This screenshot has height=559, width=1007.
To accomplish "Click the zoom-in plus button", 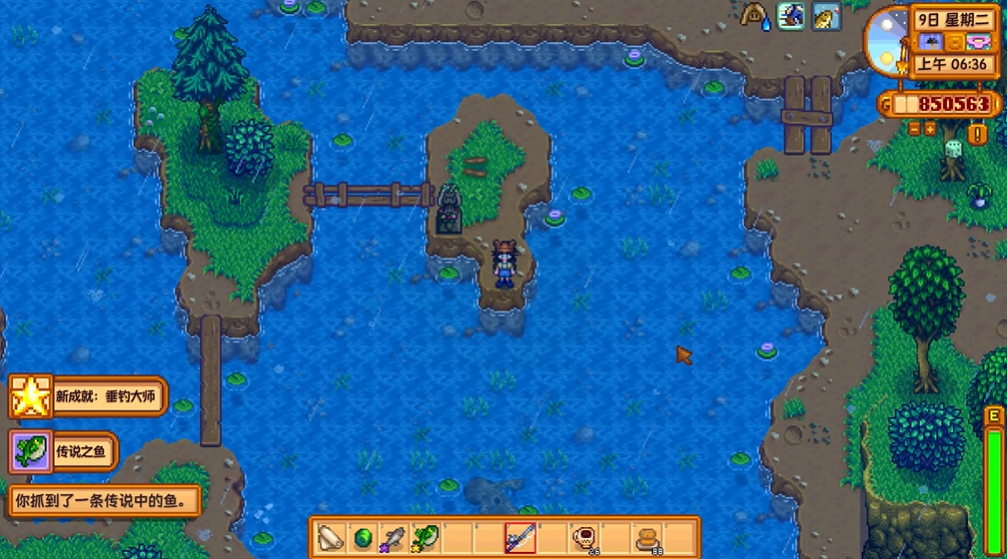I will tap(930, 129).
